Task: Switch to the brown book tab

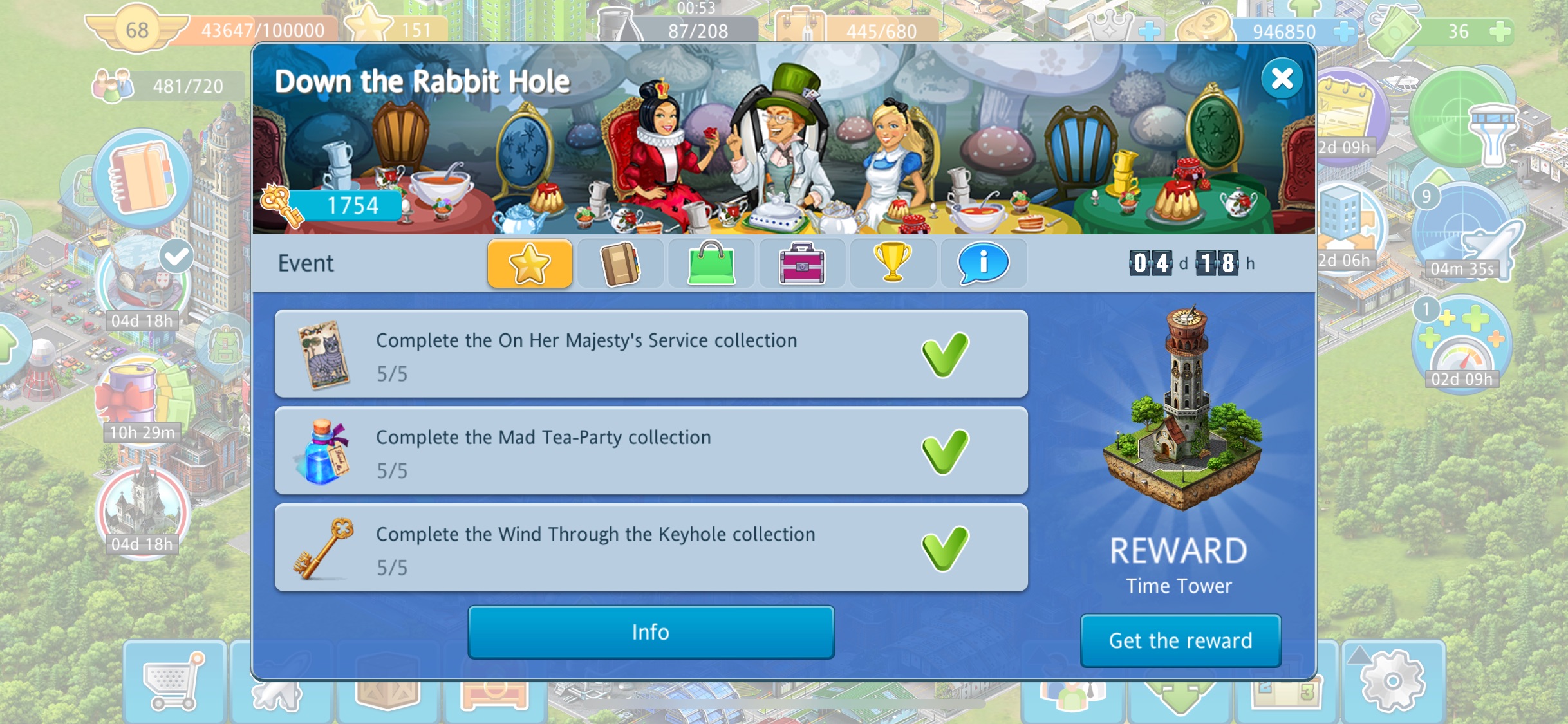Action: (621, 263)
